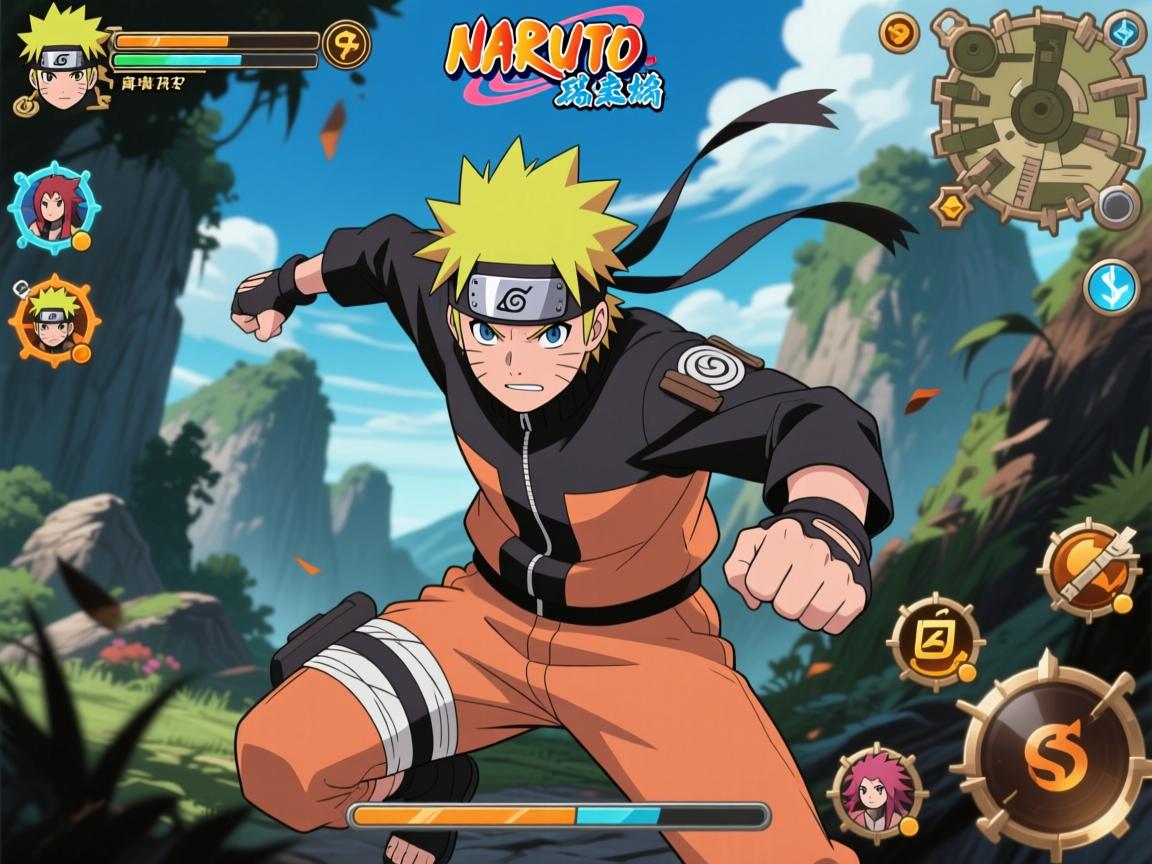Switch to the Naruto teammate in the orange ring

[54, 322]
